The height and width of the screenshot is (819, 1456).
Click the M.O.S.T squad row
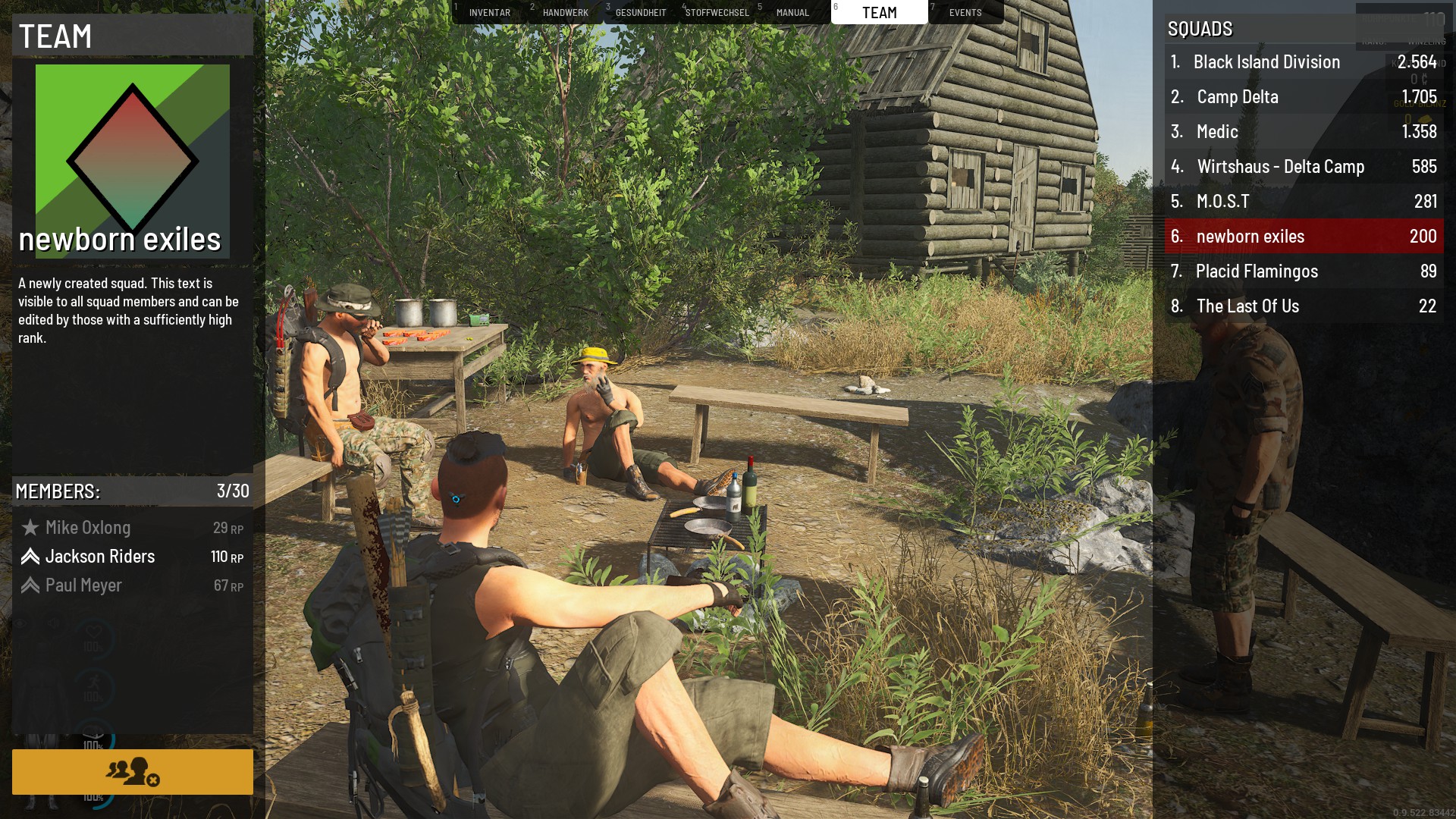(1304, 202)
